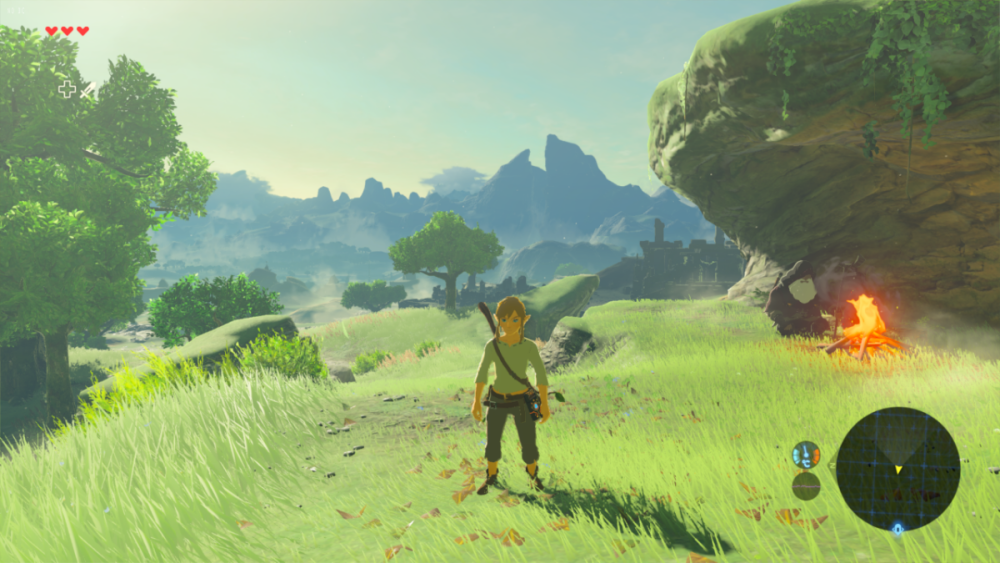Open the circular minimap
This screenshot has width=1000, height=563.
897,469
